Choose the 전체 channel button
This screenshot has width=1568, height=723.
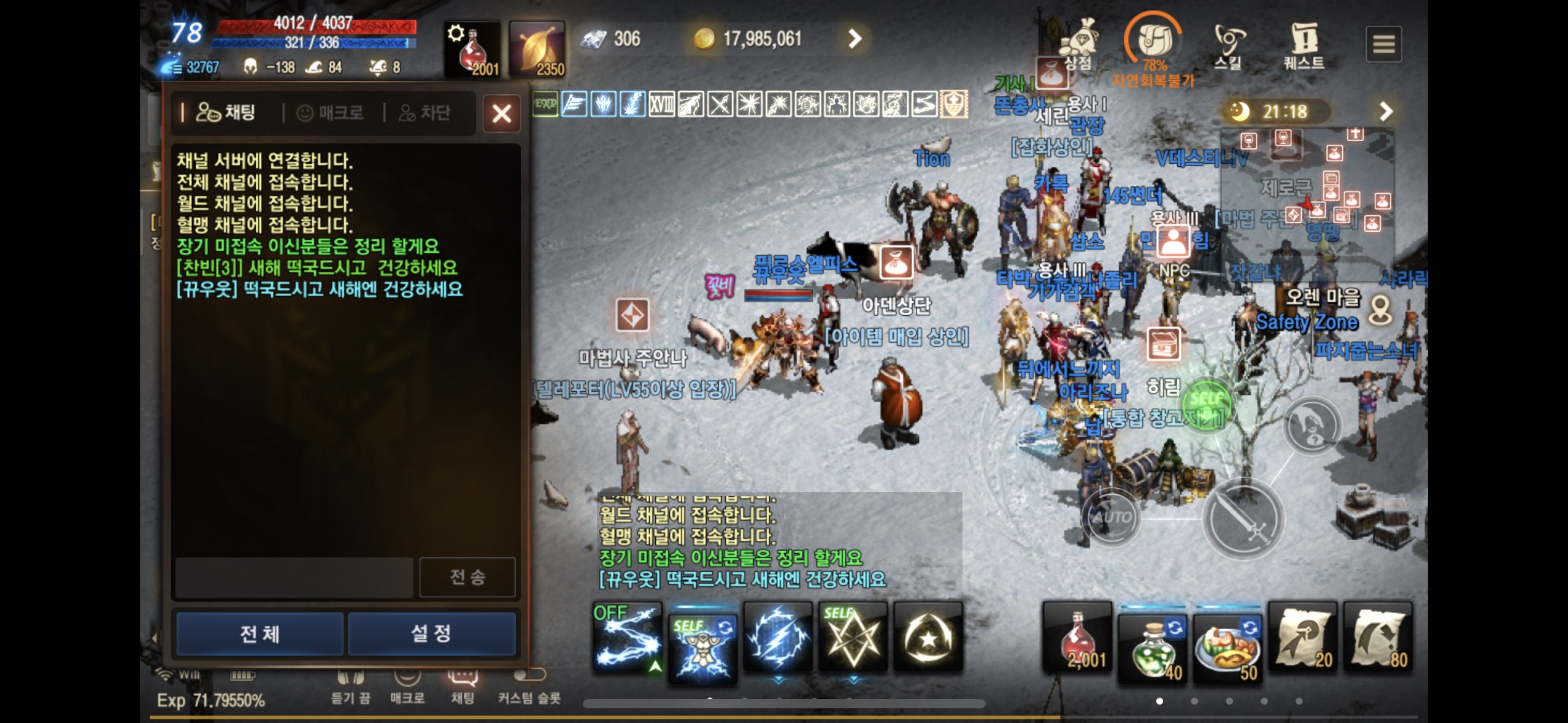pyautogui.click(x=259, y=633)
